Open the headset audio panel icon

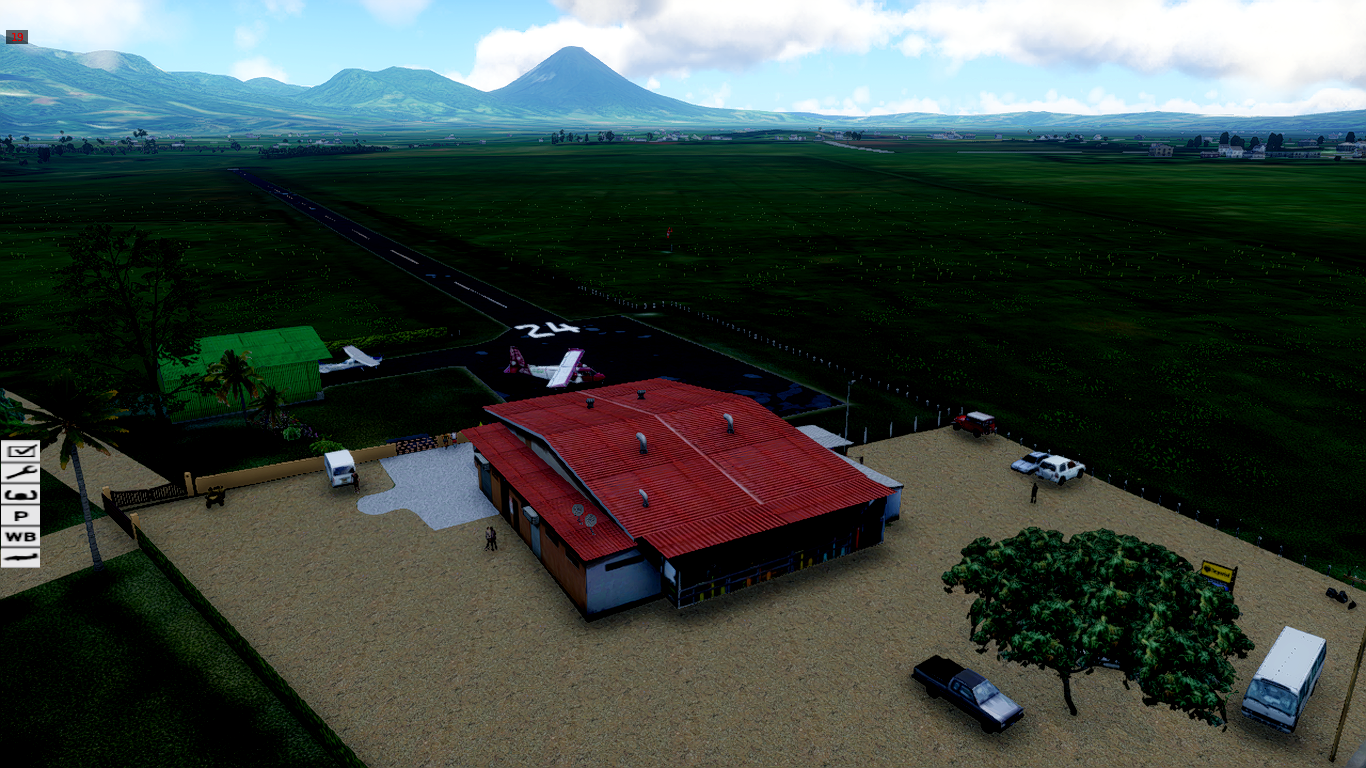point(20,494)
